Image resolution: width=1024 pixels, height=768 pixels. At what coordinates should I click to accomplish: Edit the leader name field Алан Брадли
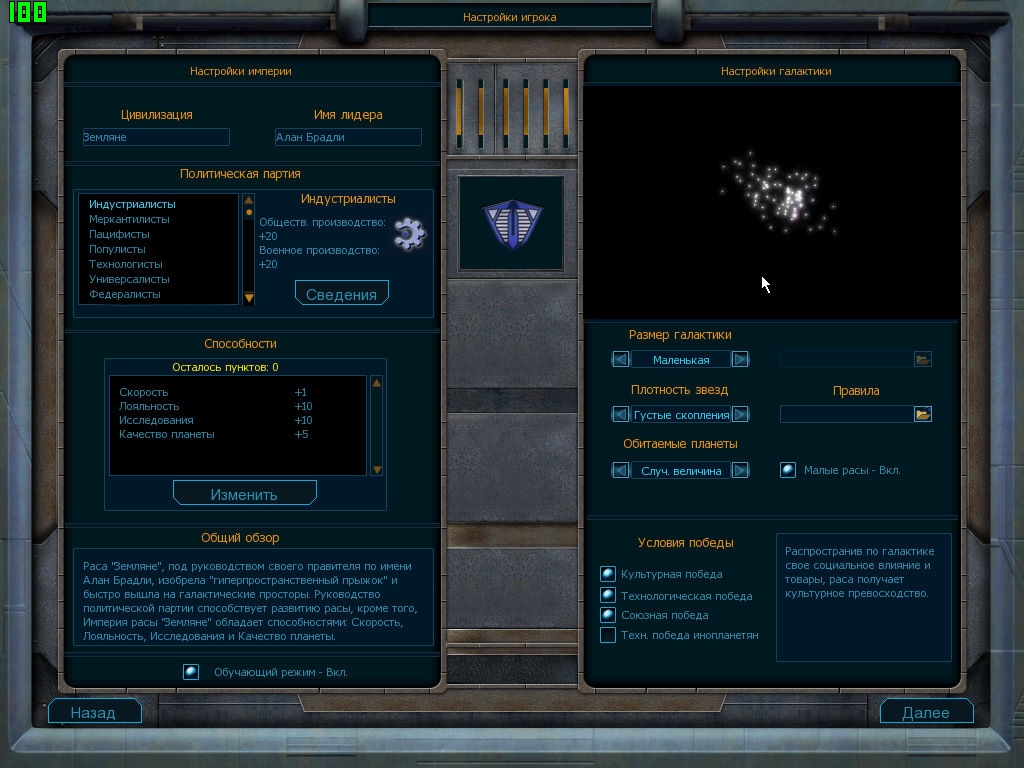coord(348,137)
